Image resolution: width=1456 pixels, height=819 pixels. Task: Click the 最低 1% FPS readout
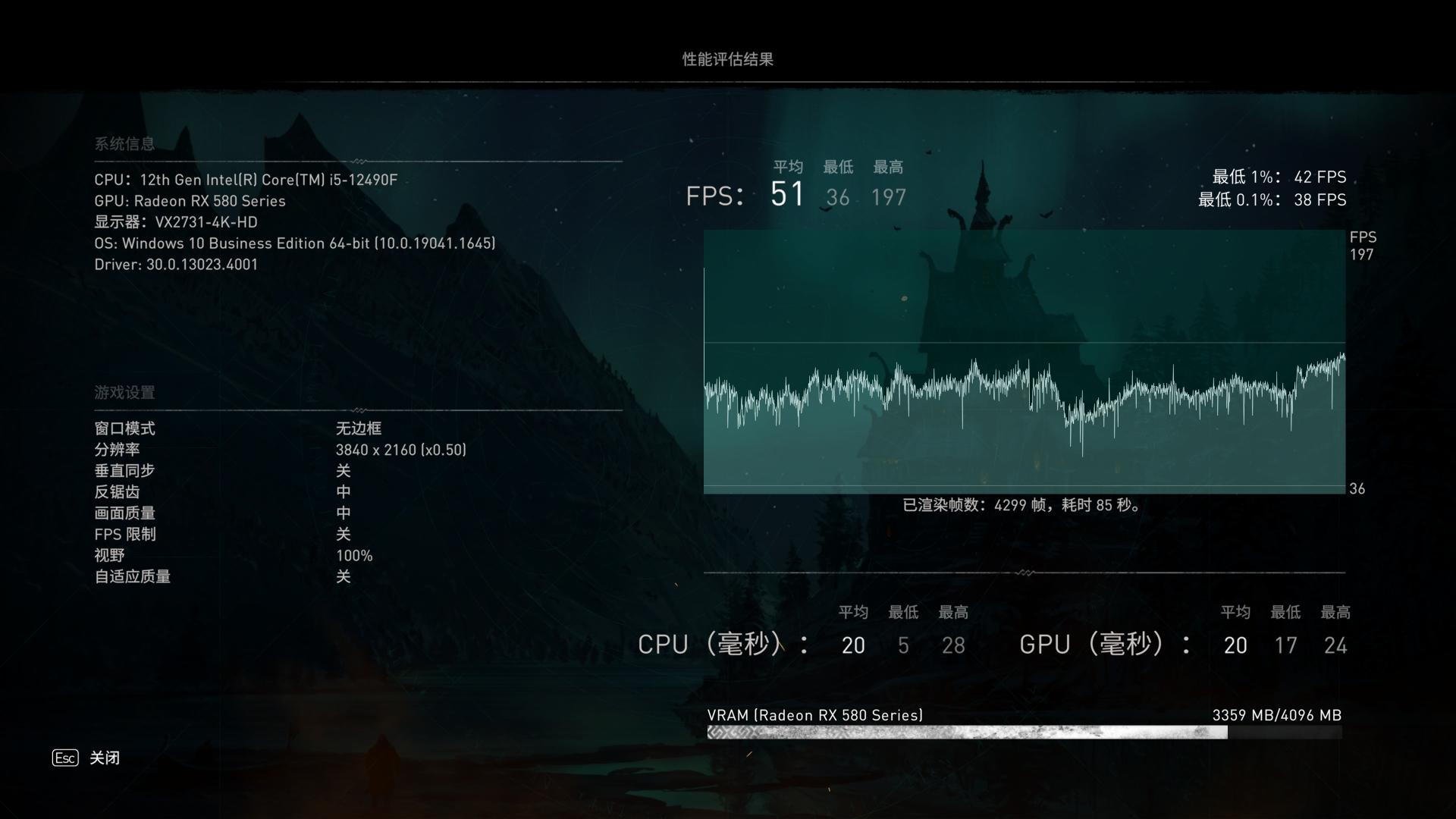click(x=1278, y=177)
